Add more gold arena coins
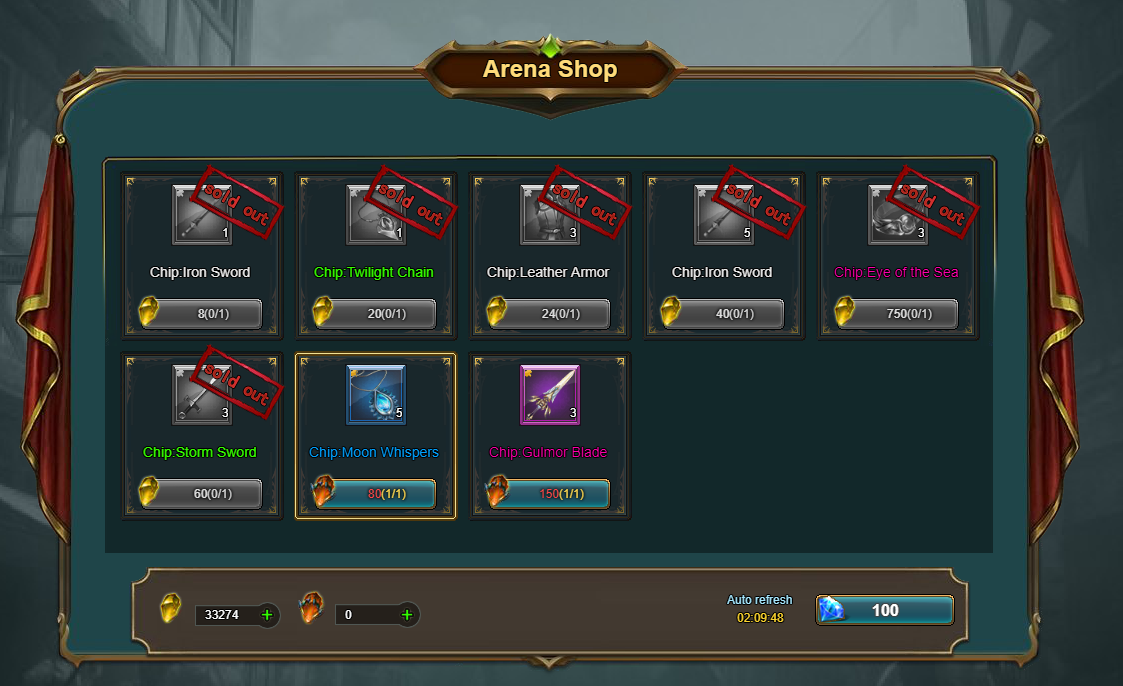The width and height of the screenshot is (1123, 686). click(267, 615)
